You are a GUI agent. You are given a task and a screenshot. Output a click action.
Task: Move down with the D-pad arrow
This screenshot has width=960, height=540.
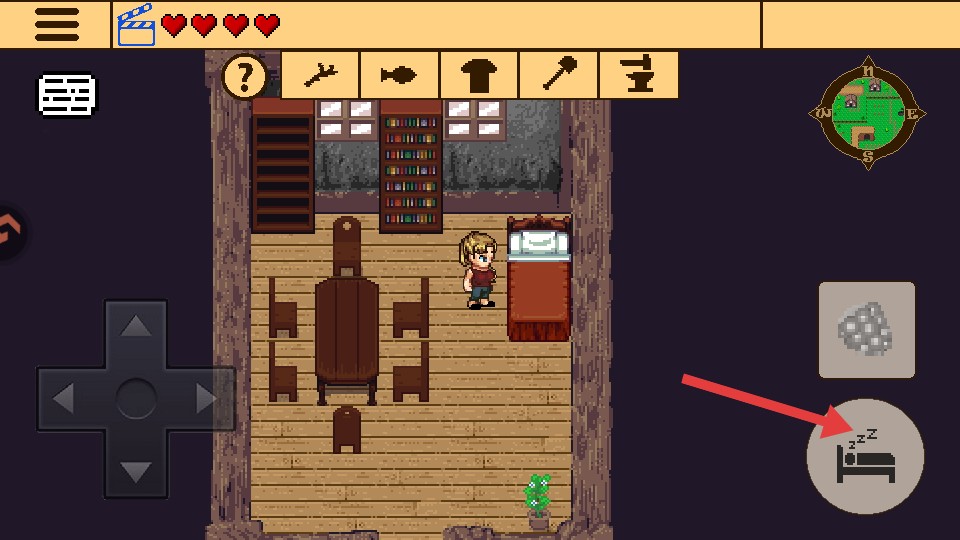[x=136, y=472]
